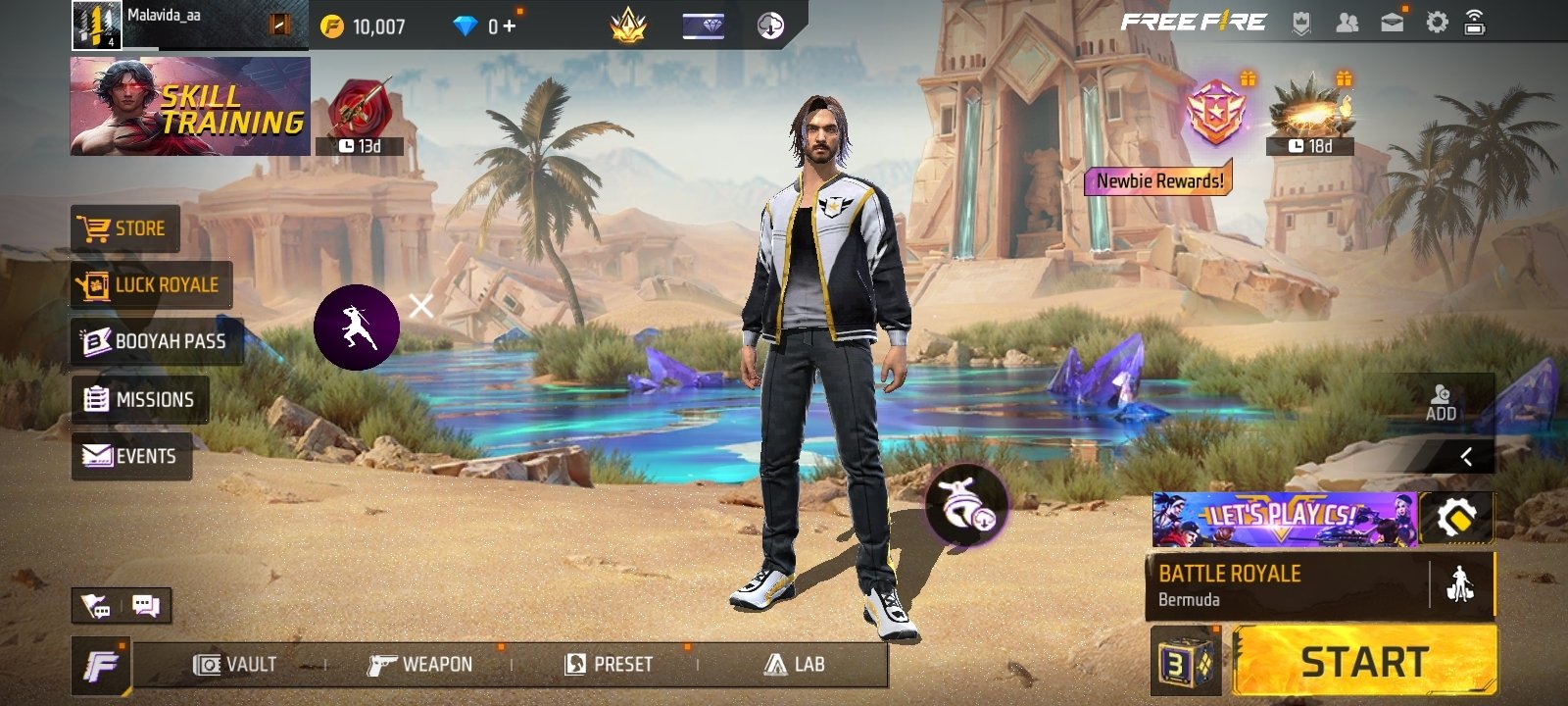The image size is (1568, 706).
Task: Open the Booyah Pass
Action: (x=156, y=341)
